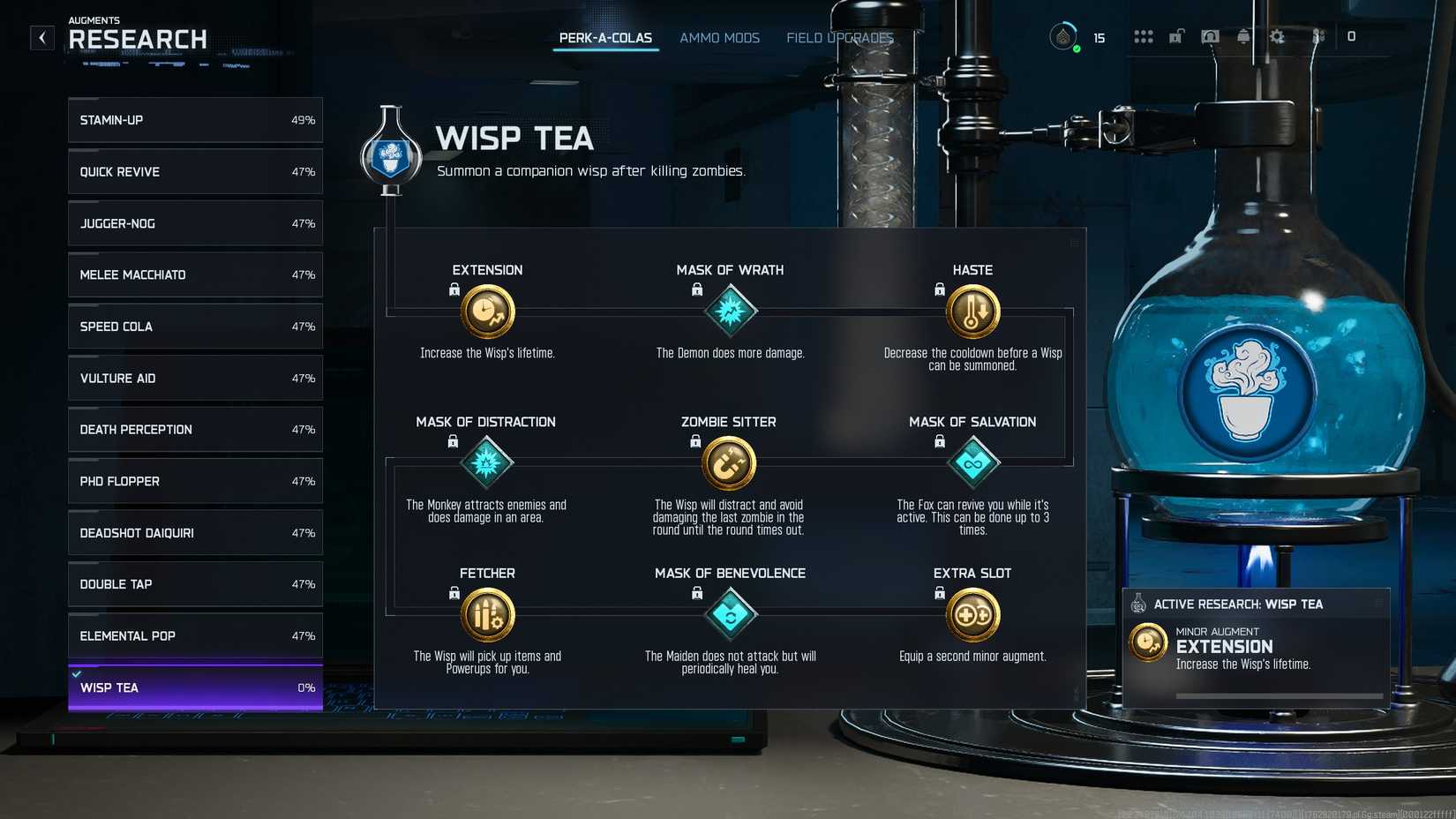
Task: Switch to the Field Upgrades tab
Action: pos(839,38)
